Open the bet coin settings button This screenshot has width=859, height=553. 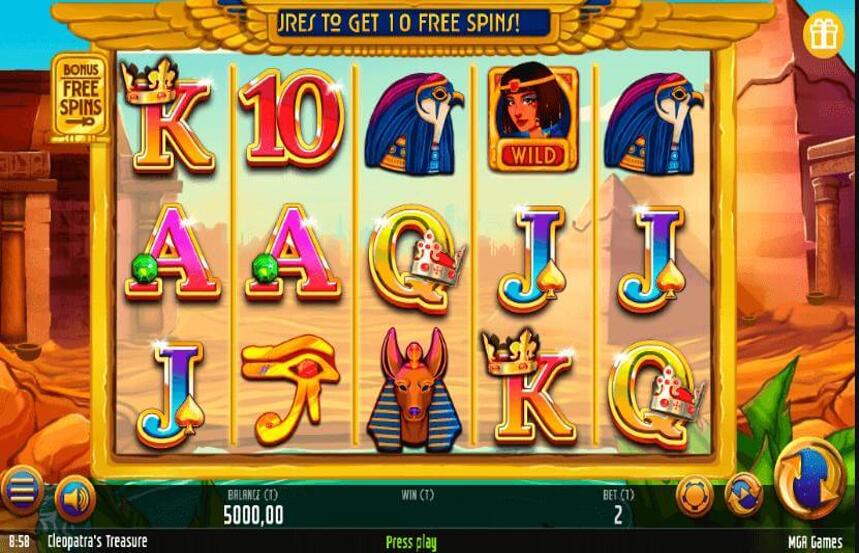tap(694, 494)
